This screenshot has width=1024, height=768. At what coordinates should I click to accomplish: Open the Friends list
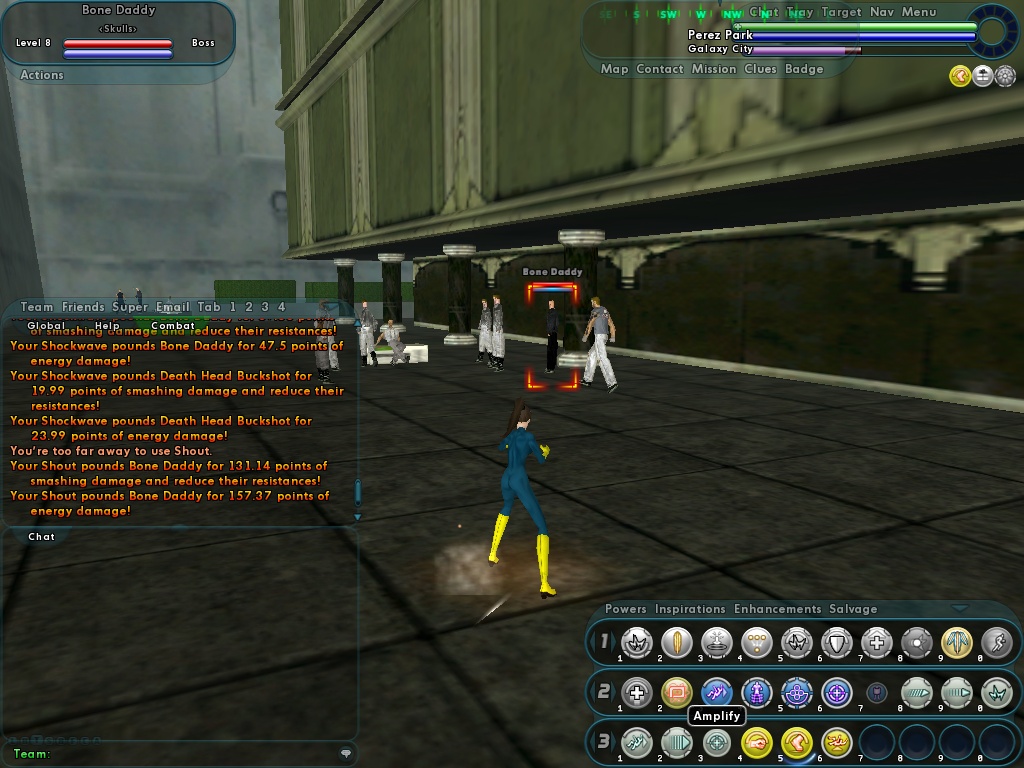(83, 307)
